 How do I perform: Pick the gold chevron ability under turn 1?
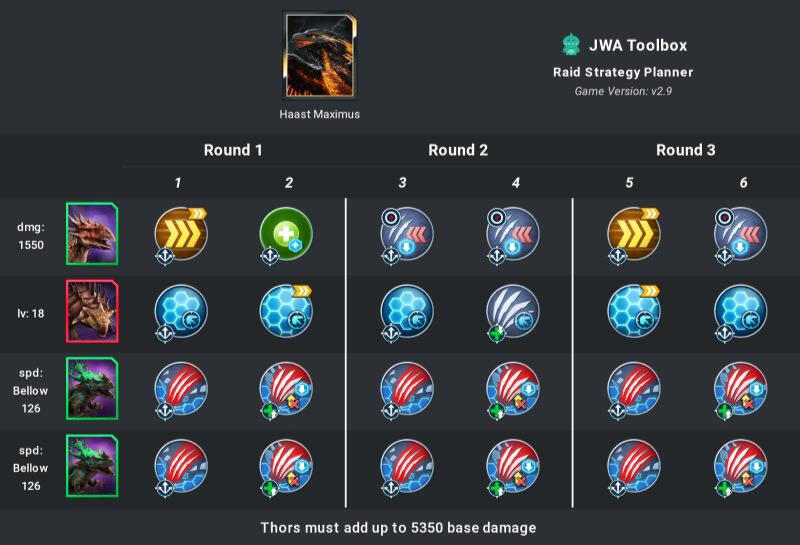pos(181,234)
